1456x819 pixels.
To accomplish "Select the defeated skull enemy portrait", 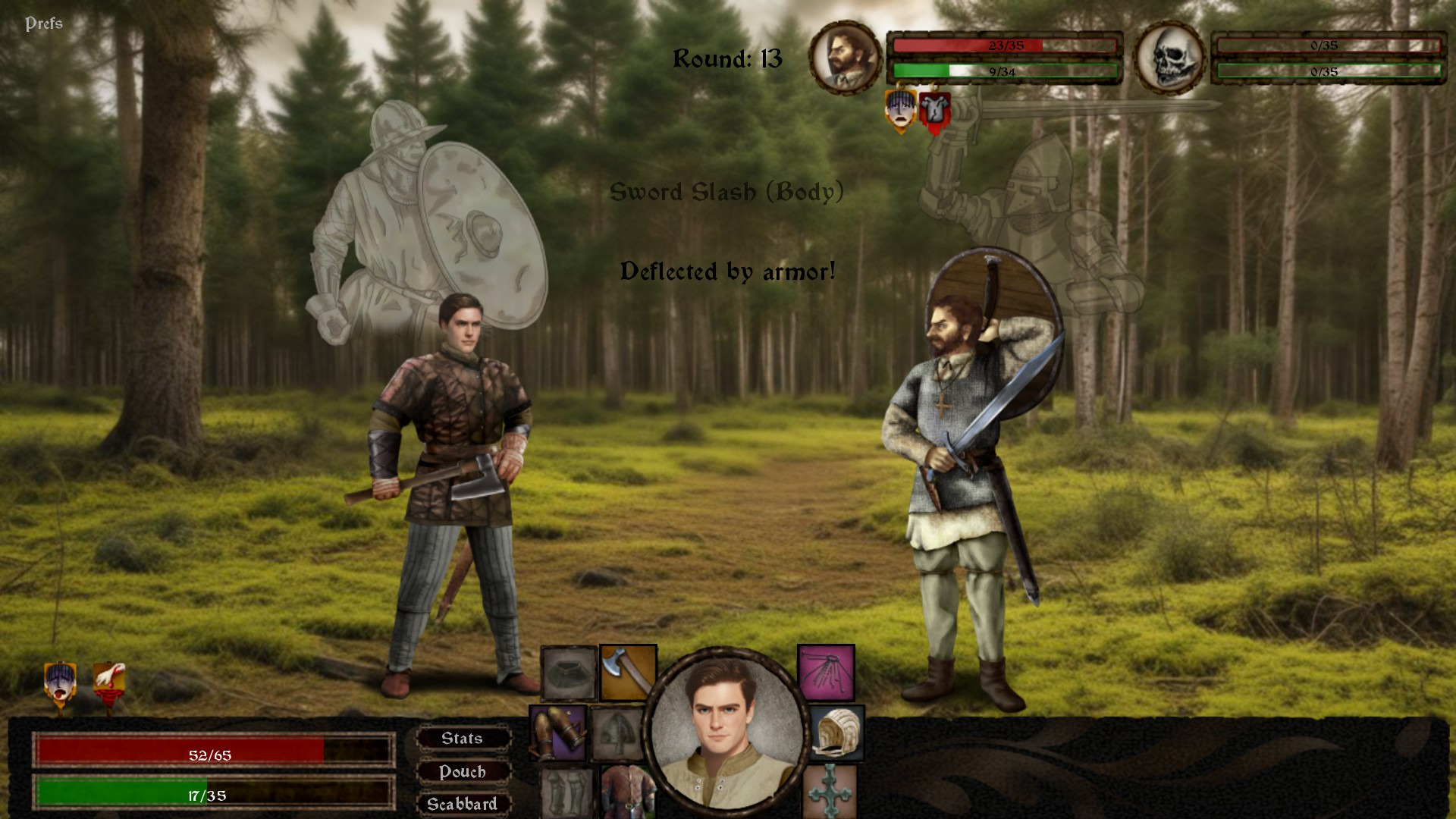I will pyautogui.click(x=1169, y=58).
